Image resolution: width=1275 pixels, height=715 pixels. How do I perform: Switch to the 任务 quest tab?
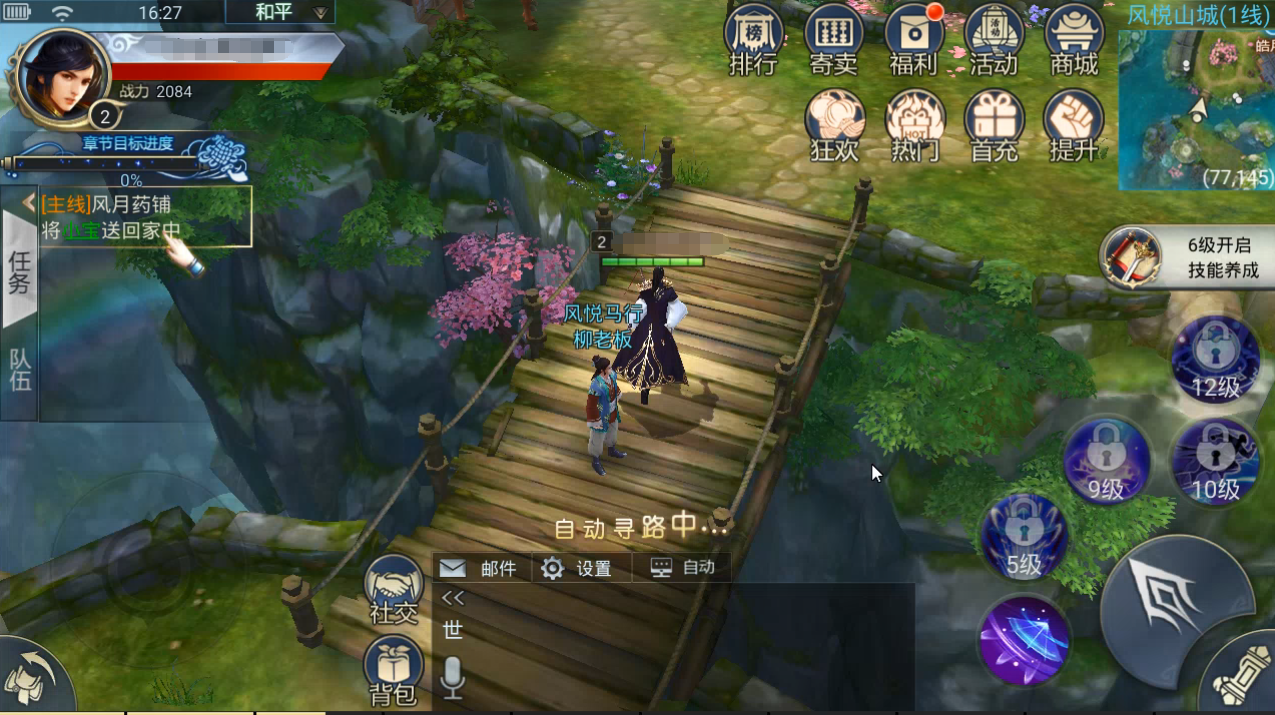(20, 270)
